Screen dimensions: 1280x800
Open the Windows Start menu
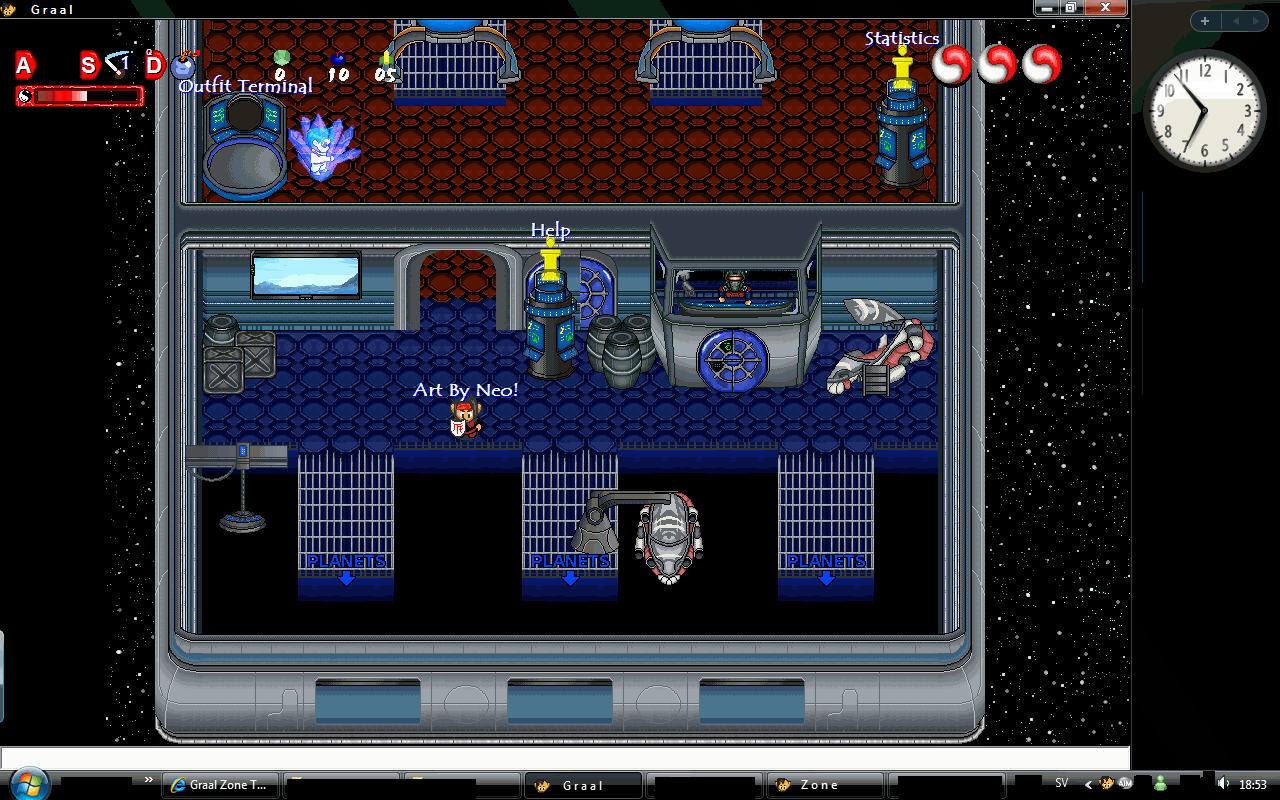28,782
